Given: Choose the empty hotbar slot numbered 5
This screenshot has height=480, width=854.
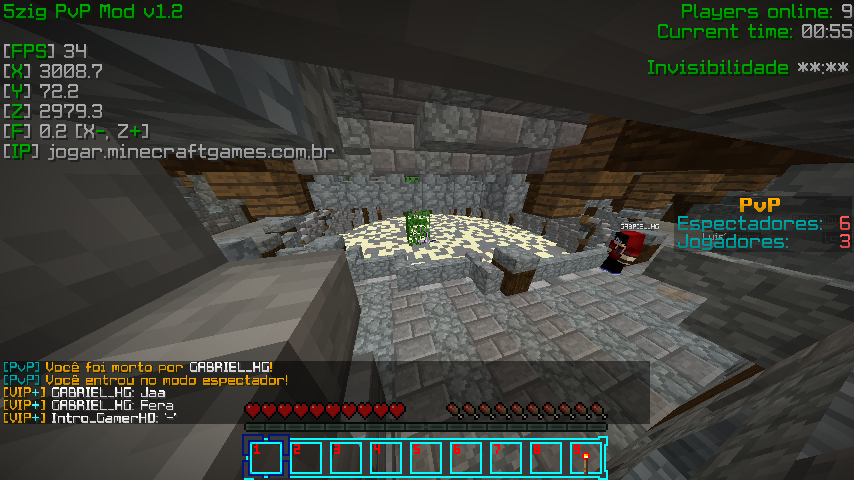Looking at the screenshot, I should [425, 458].
